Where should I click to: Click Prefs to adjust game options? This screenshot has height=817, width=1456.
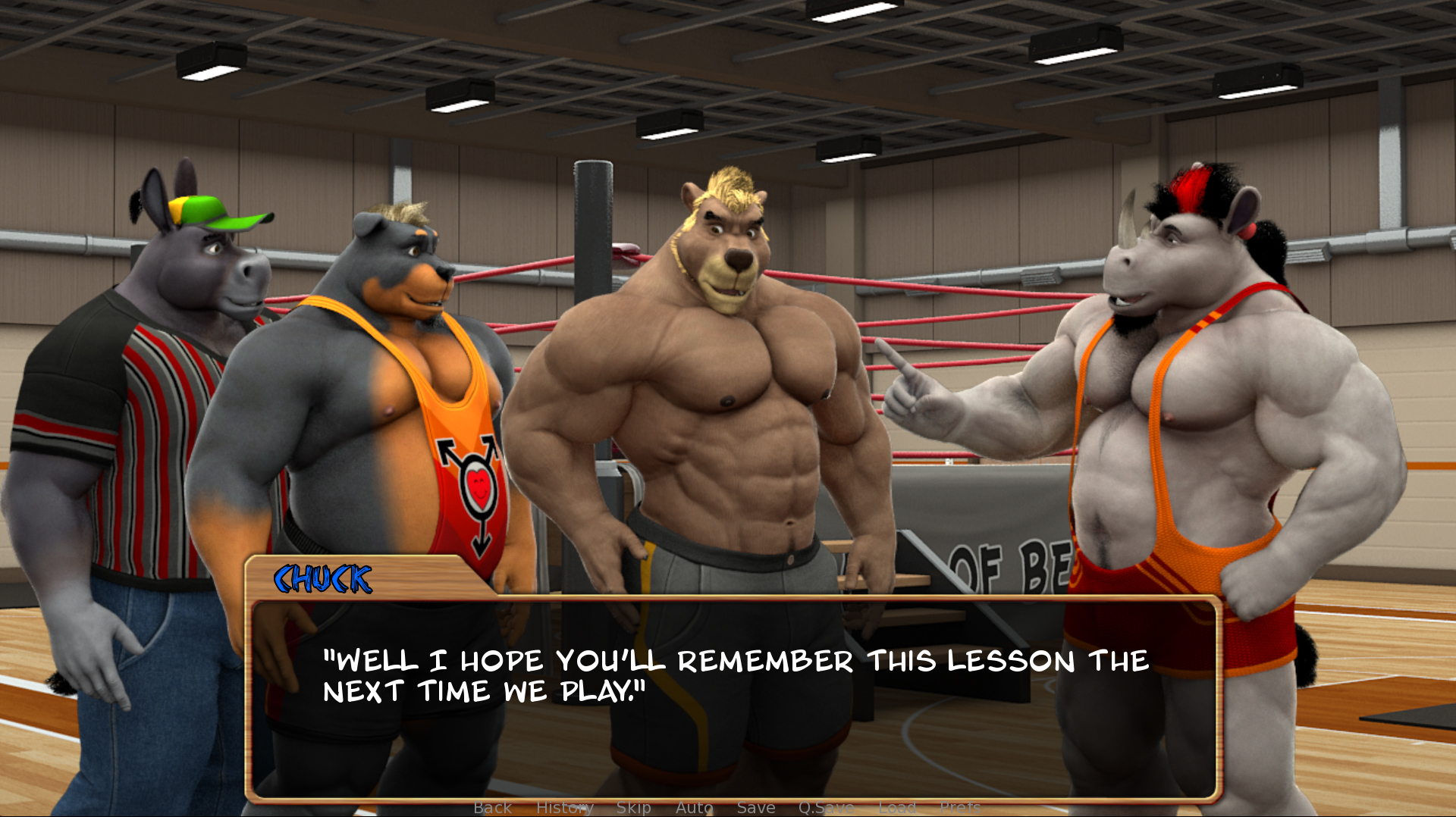960,807
